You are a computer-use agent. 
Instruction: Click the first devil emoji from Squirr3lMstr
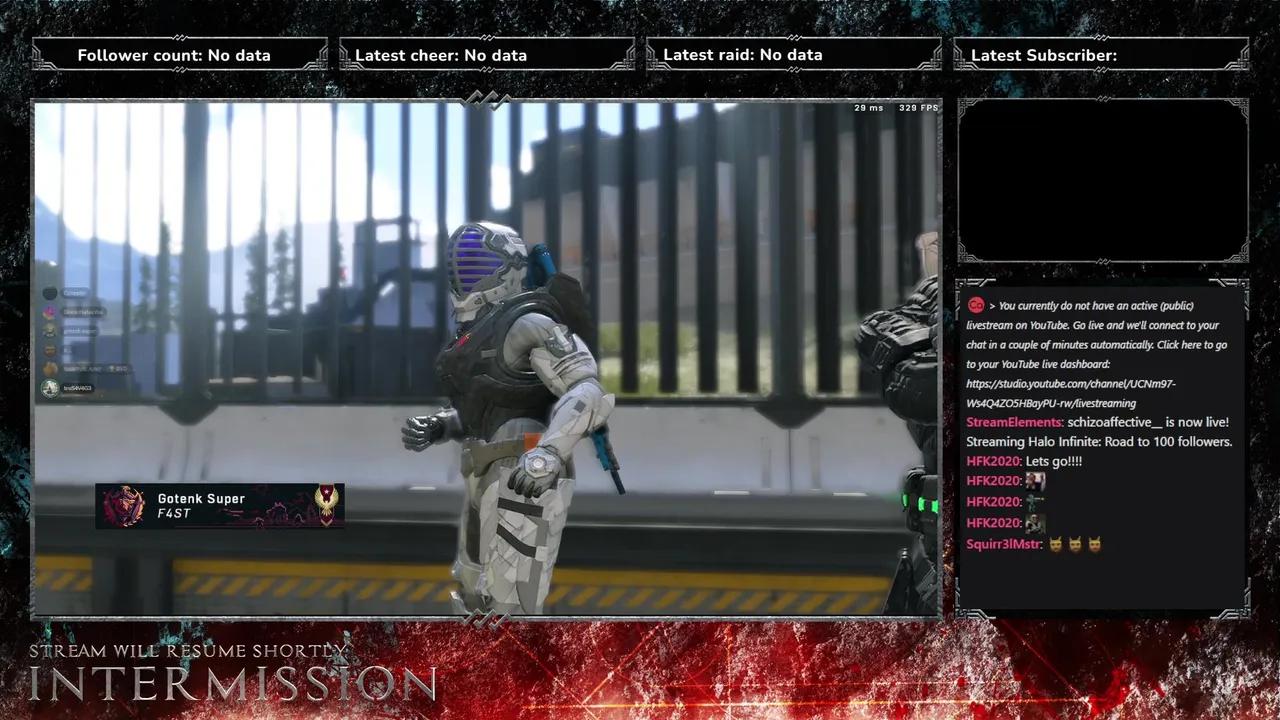1057,543
